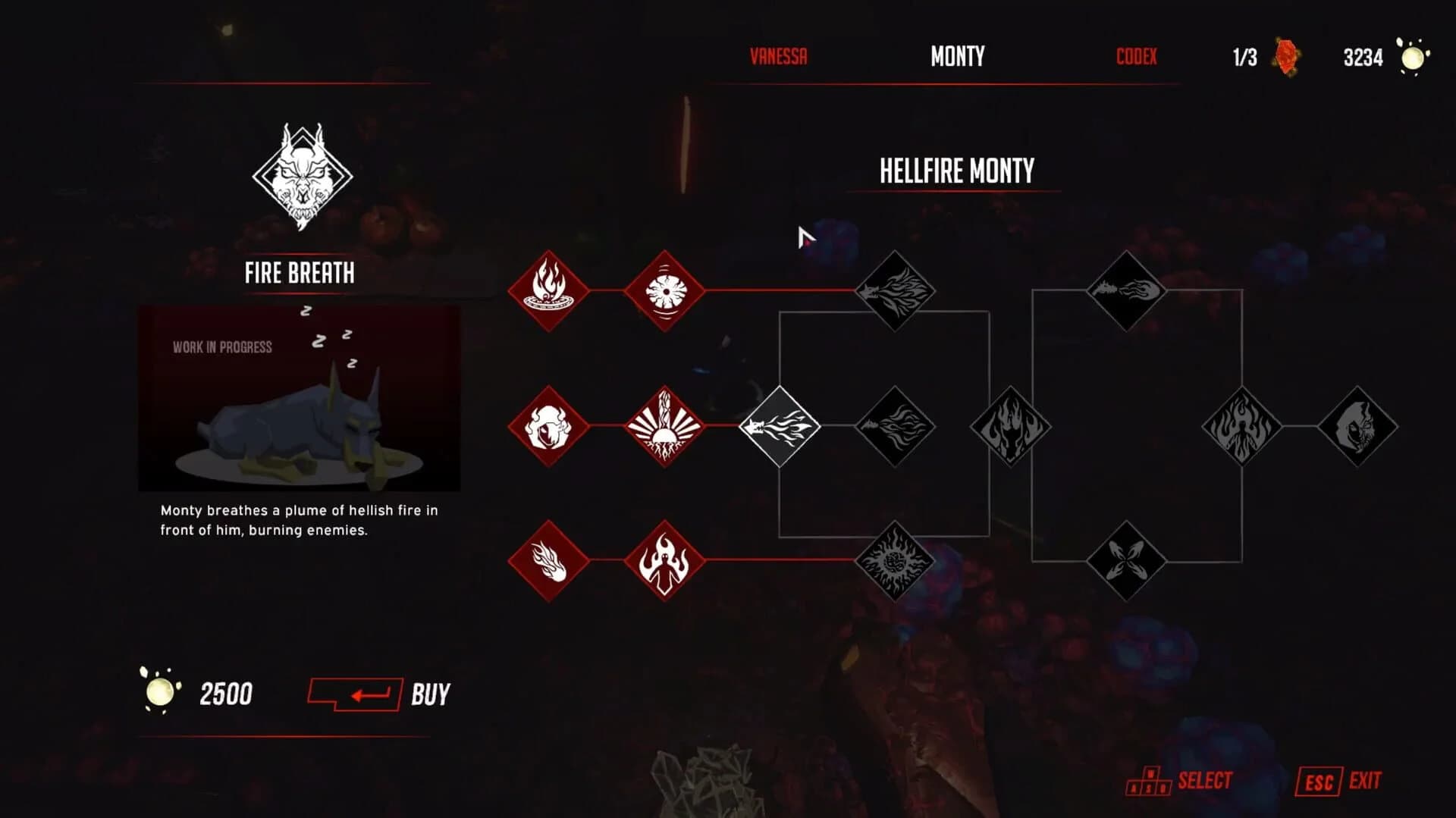This screenshot has width=1456, height=818.
Task: Click the sleeping Monty work-in-progress thumbnail
Action: (x=300, y=400)
